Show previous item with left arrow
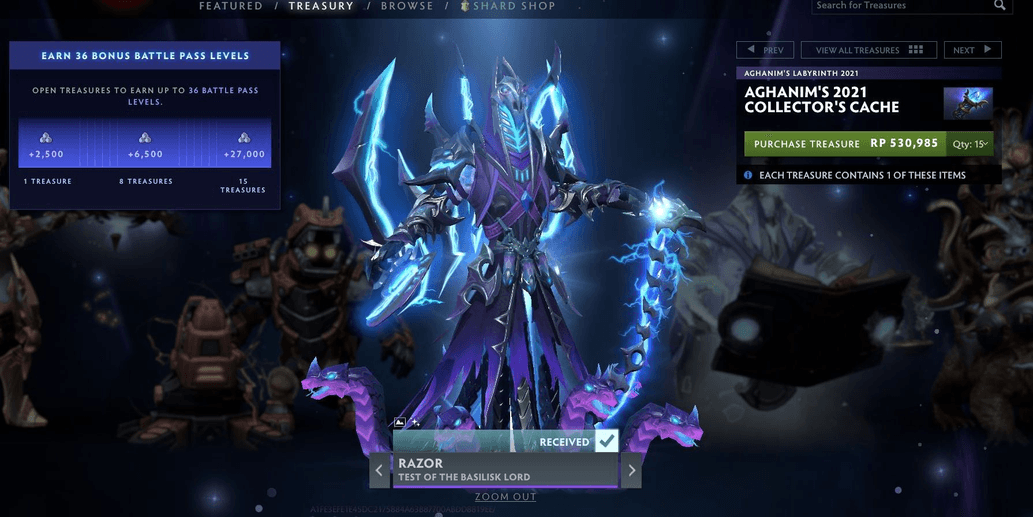Viewport: 1033px width, 517px height. (380, 470)
